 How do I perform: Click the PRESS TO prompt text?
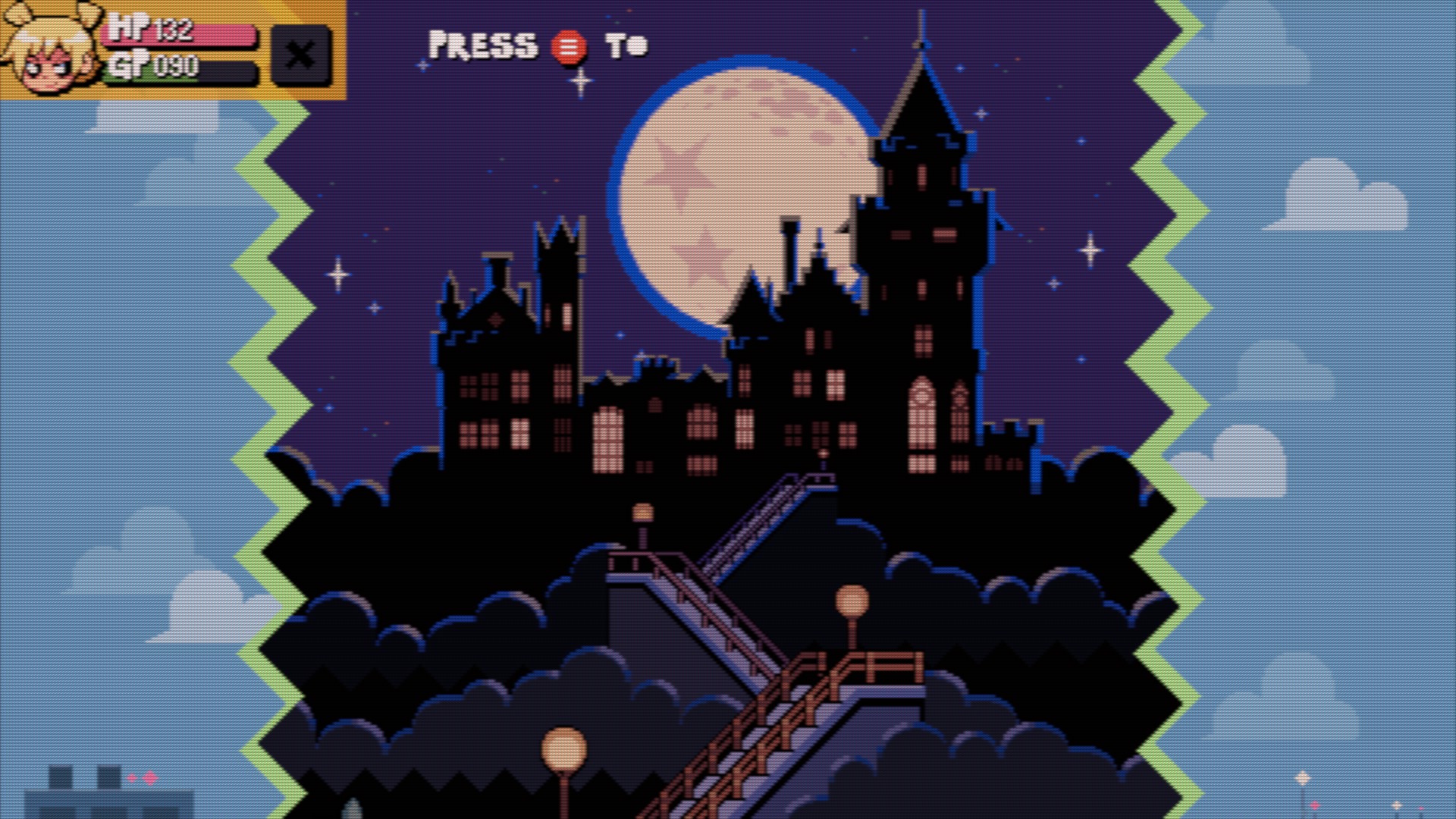tap(485, 44)
